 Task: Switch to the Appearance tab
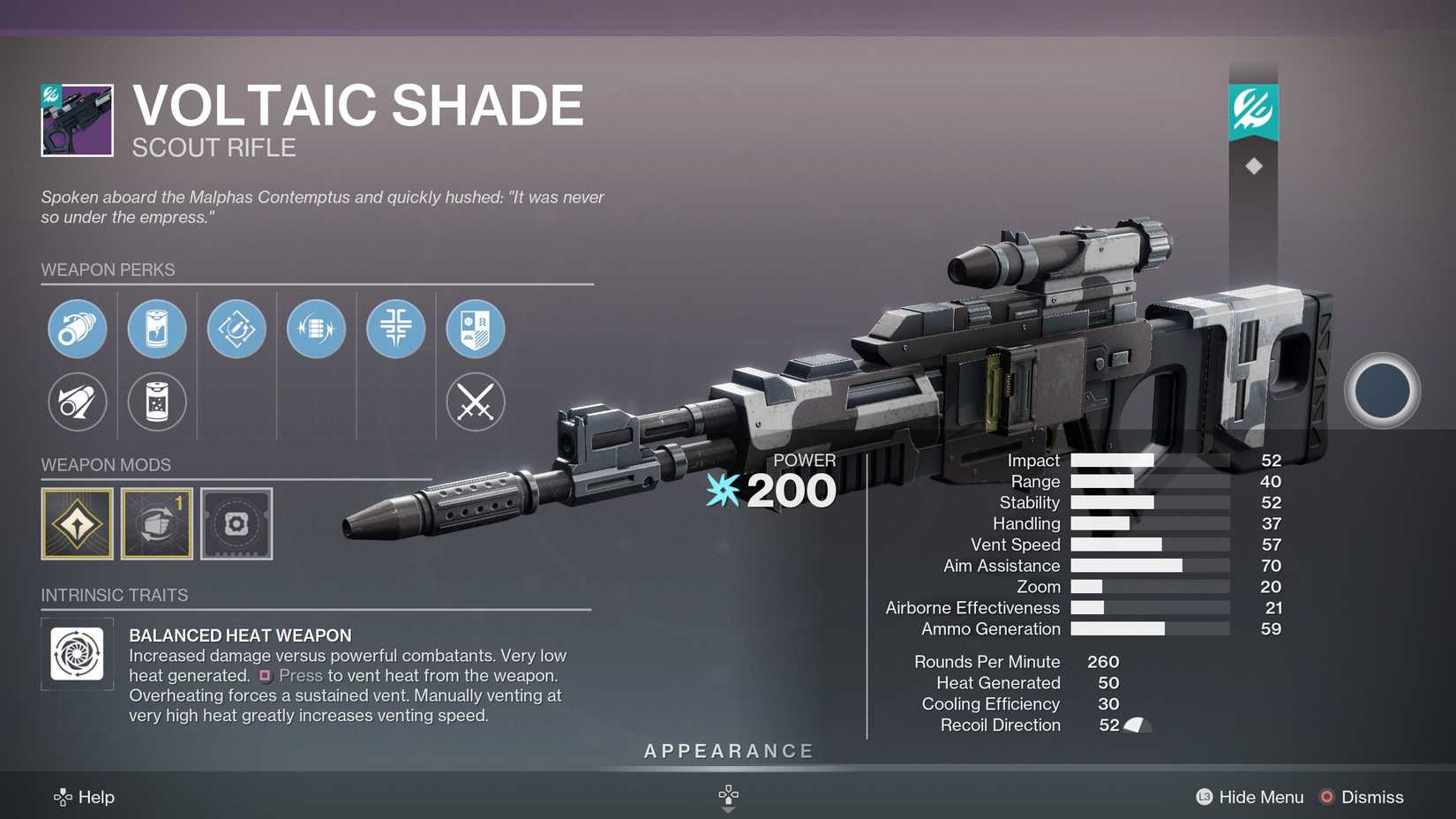click(x=727, y=751)
